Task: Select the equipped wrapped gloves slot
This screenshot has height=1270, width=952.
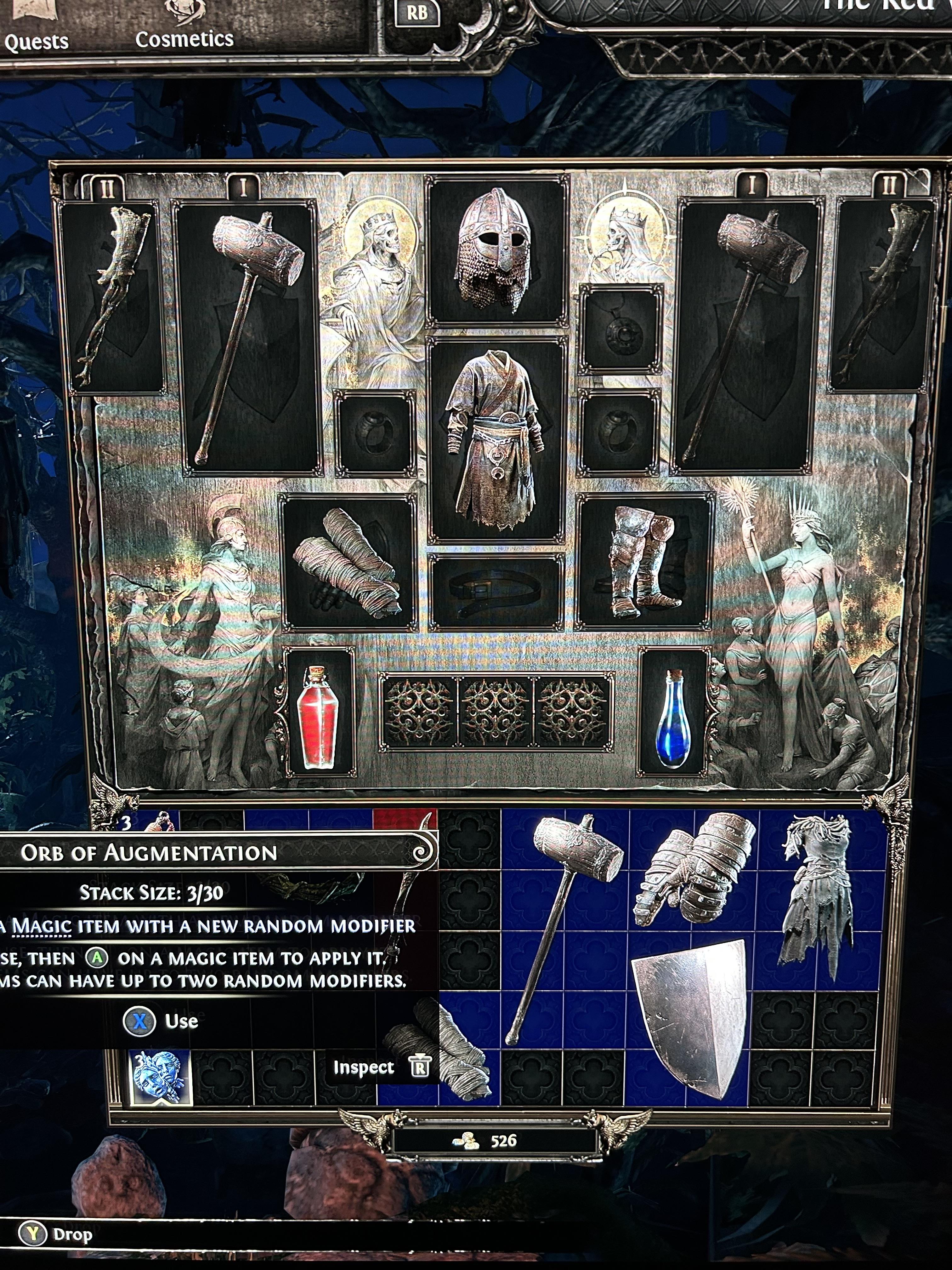Action: (x=348, y=562)
